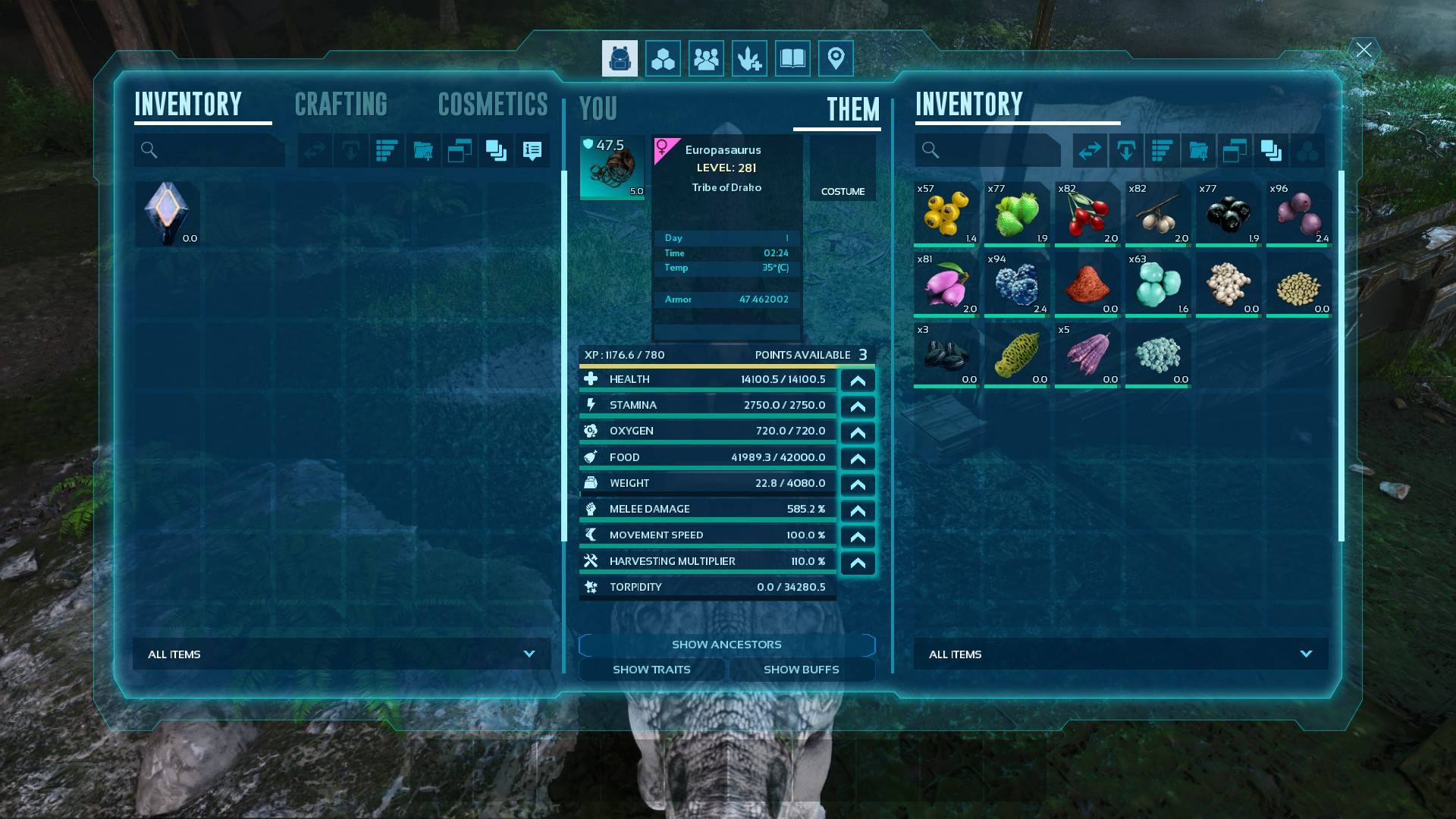View the creature's buffs
This screenshot has height=819, width=1456.
[x=801, y=670]
